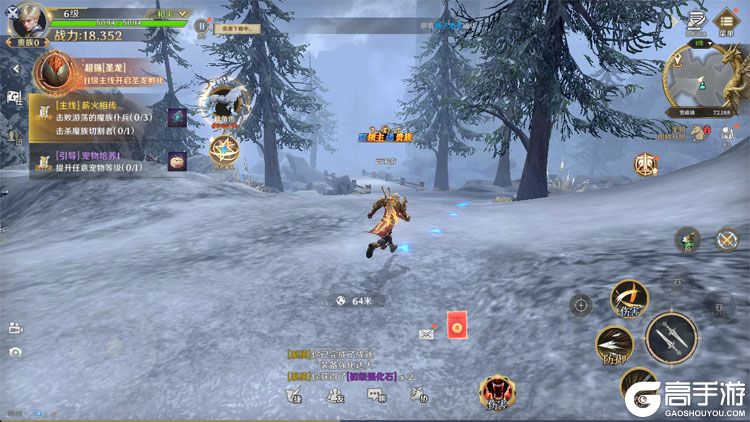
Task: Use the basic sword attack button
Action: pyautogui.click(x=670, y=338)
